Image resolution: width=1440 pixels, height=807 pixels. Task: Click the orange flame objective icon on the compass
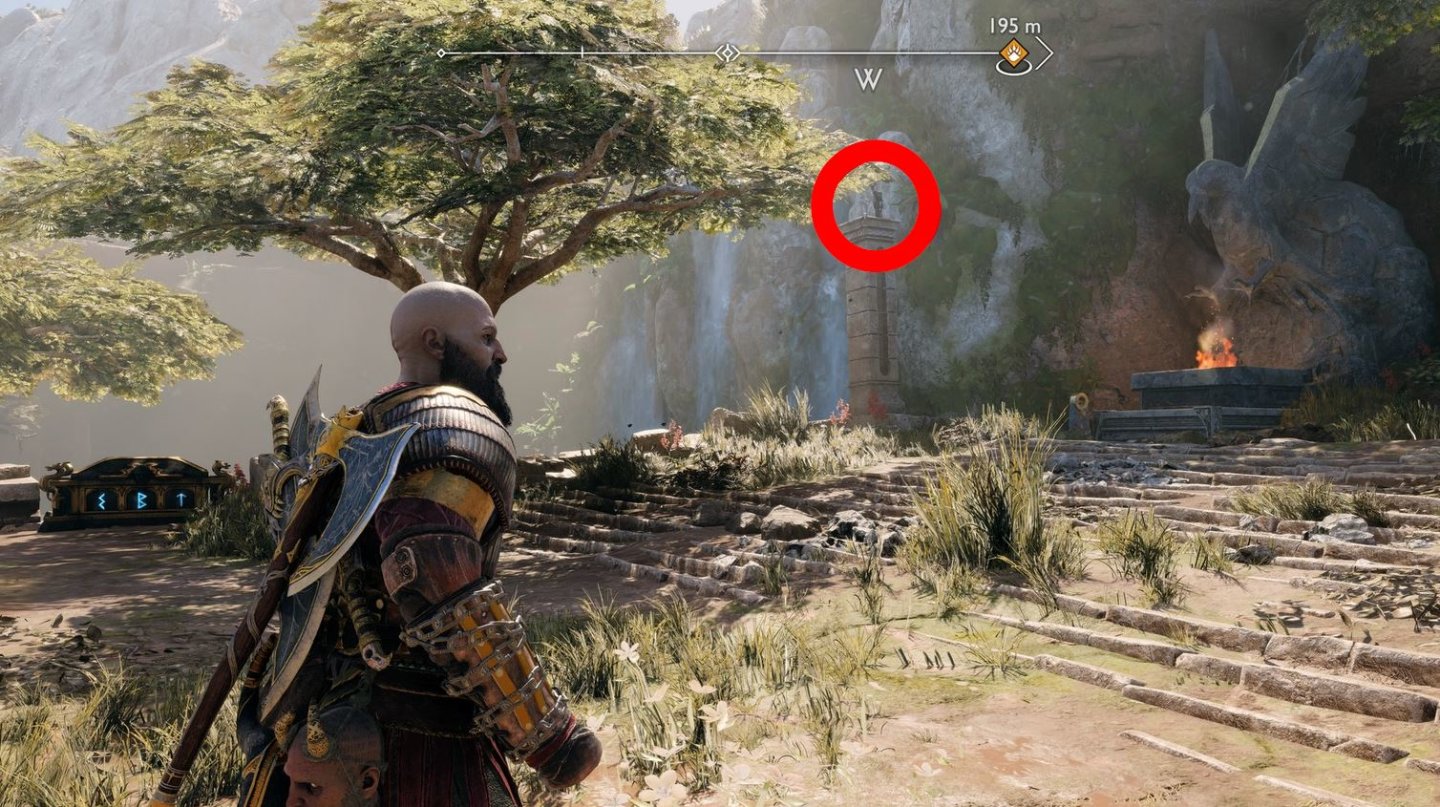(1012, 50)
